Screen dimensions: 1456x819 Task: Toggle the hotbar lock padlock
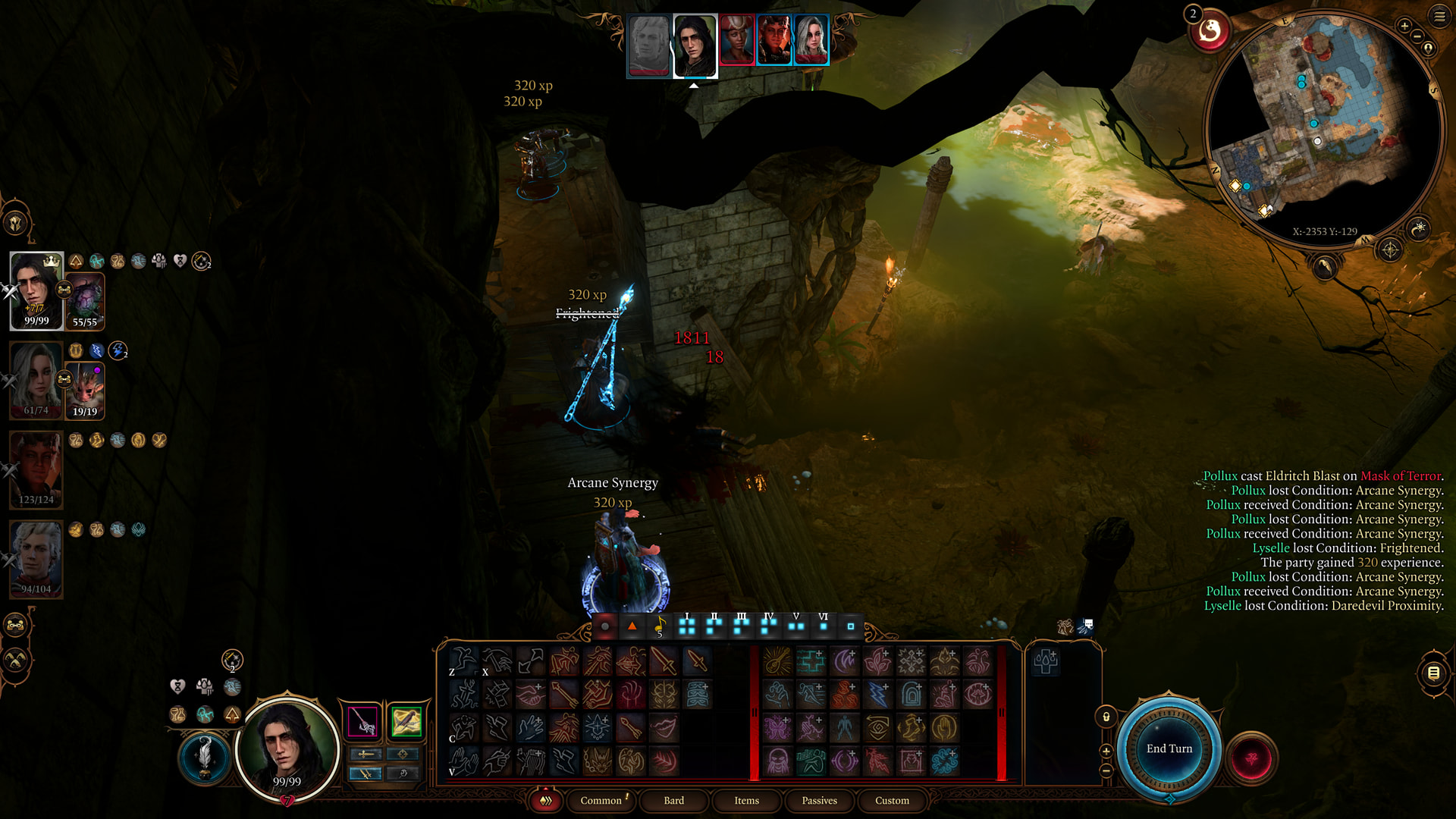point(1106,717)
